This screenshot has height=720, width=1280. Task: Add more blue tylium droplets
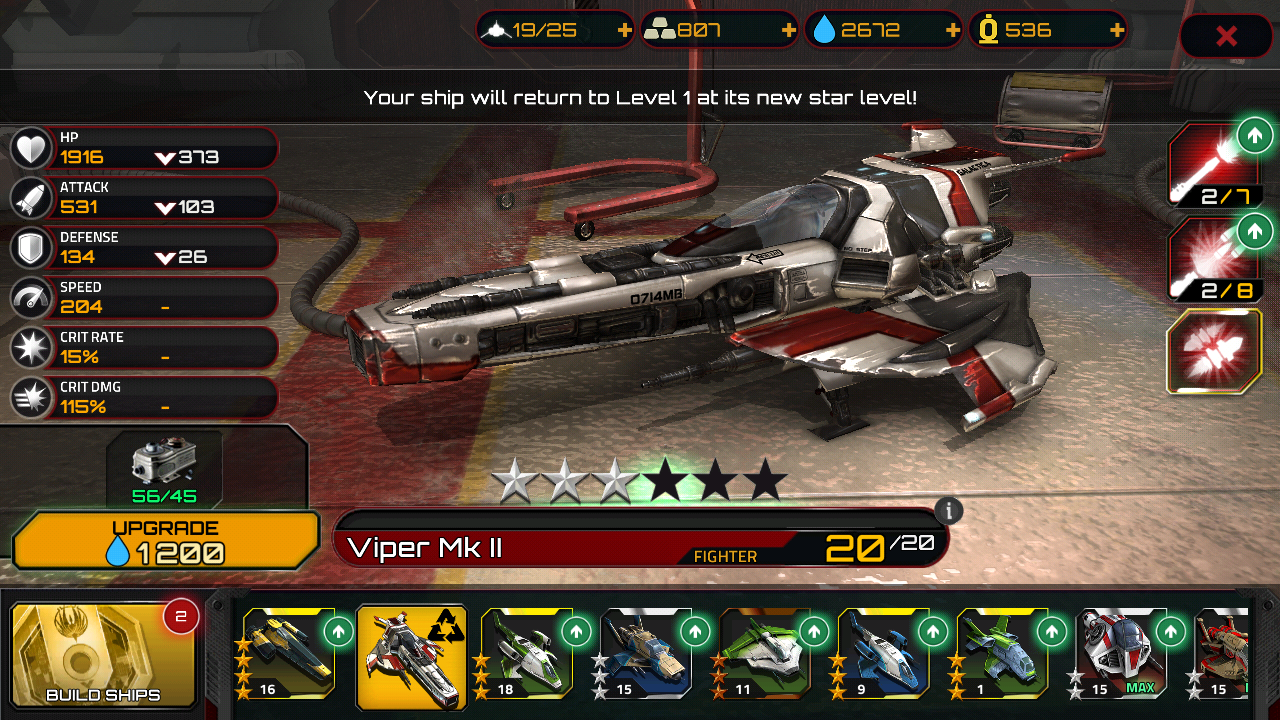(x=952, y=30)
